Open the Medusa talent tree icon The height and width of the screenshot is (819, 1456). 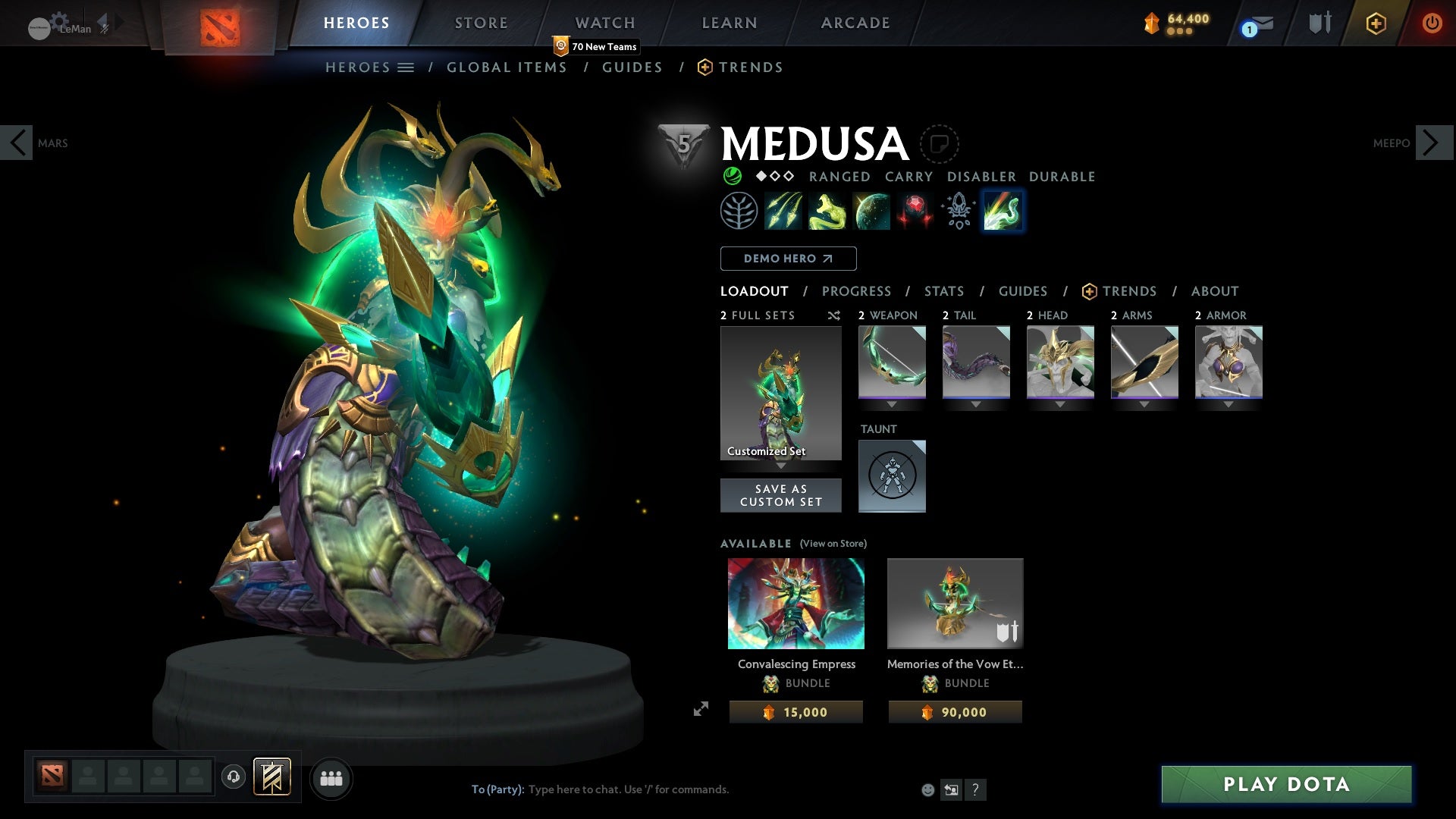tap(741, 211)
